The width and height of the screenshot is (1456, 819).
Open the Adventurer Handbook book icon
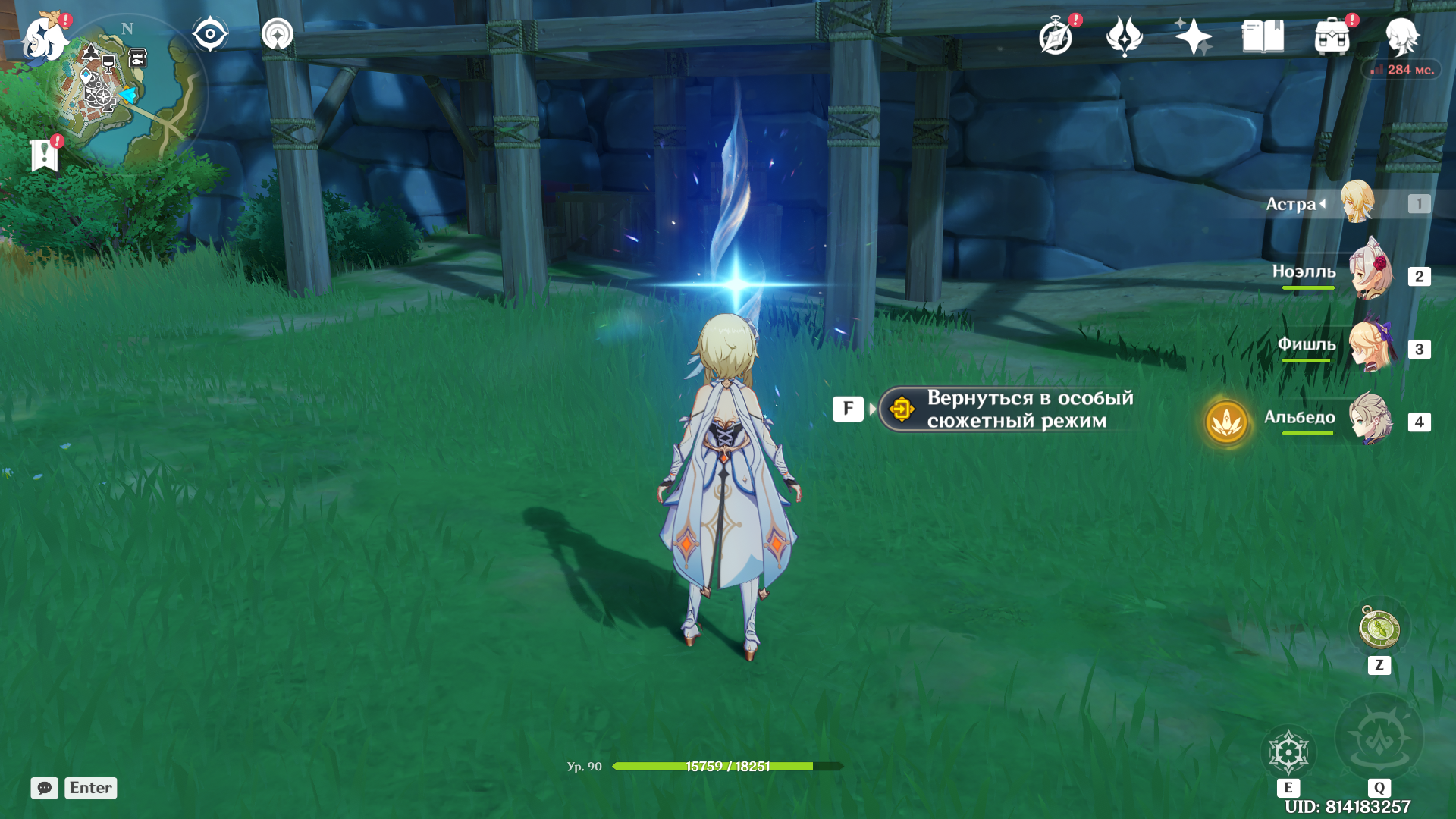tap(1263, 36)
